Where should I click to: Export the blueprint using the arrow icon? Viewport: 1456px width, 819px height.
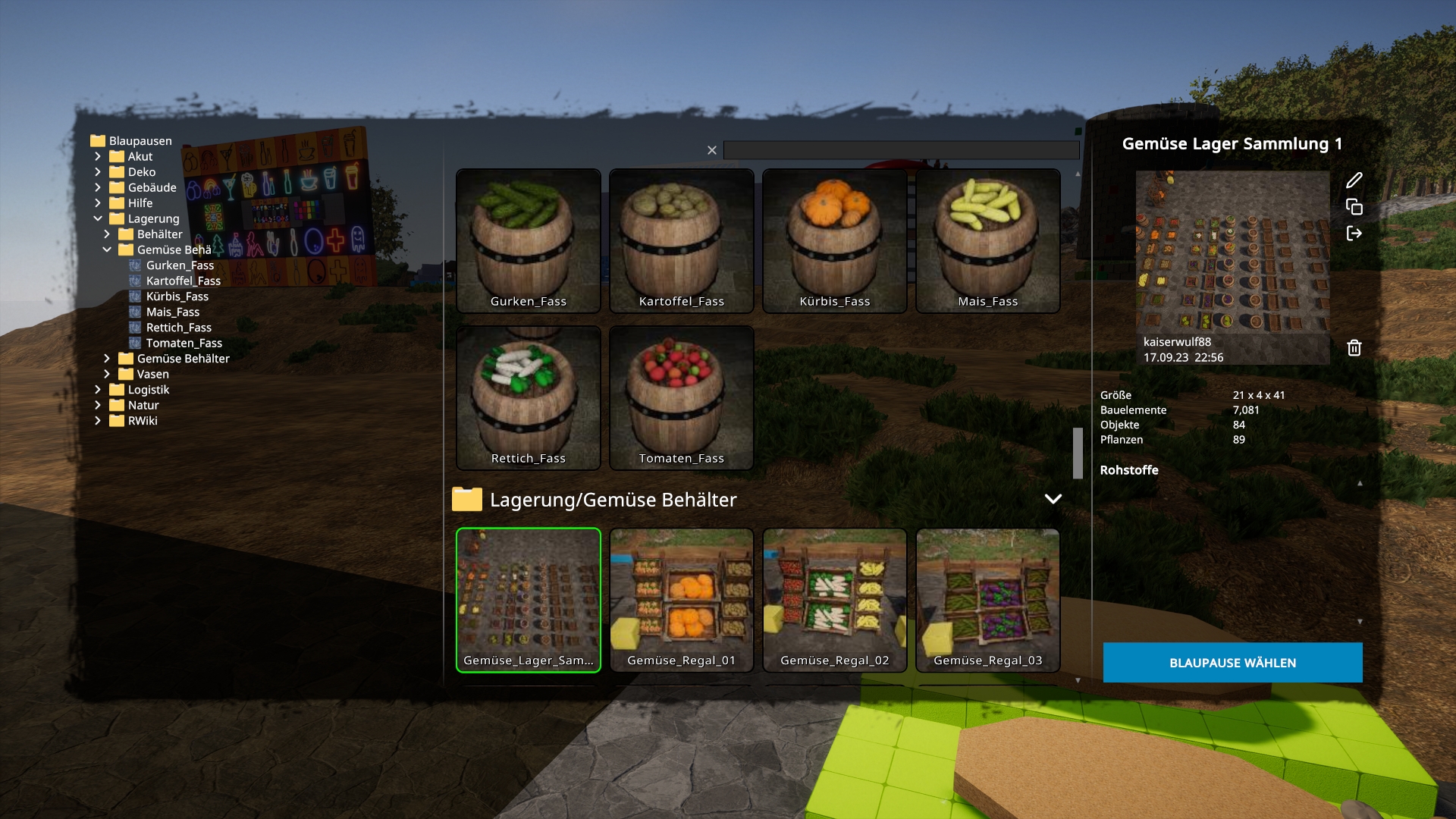pyautogui.click(x=1354, y=234)
